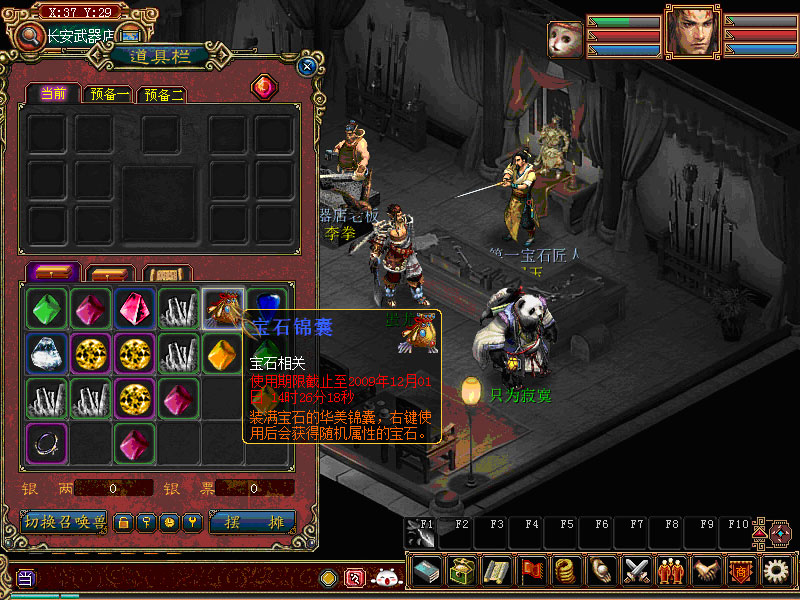Click the 切换召唤兽 button

click(x=64, y=522)
